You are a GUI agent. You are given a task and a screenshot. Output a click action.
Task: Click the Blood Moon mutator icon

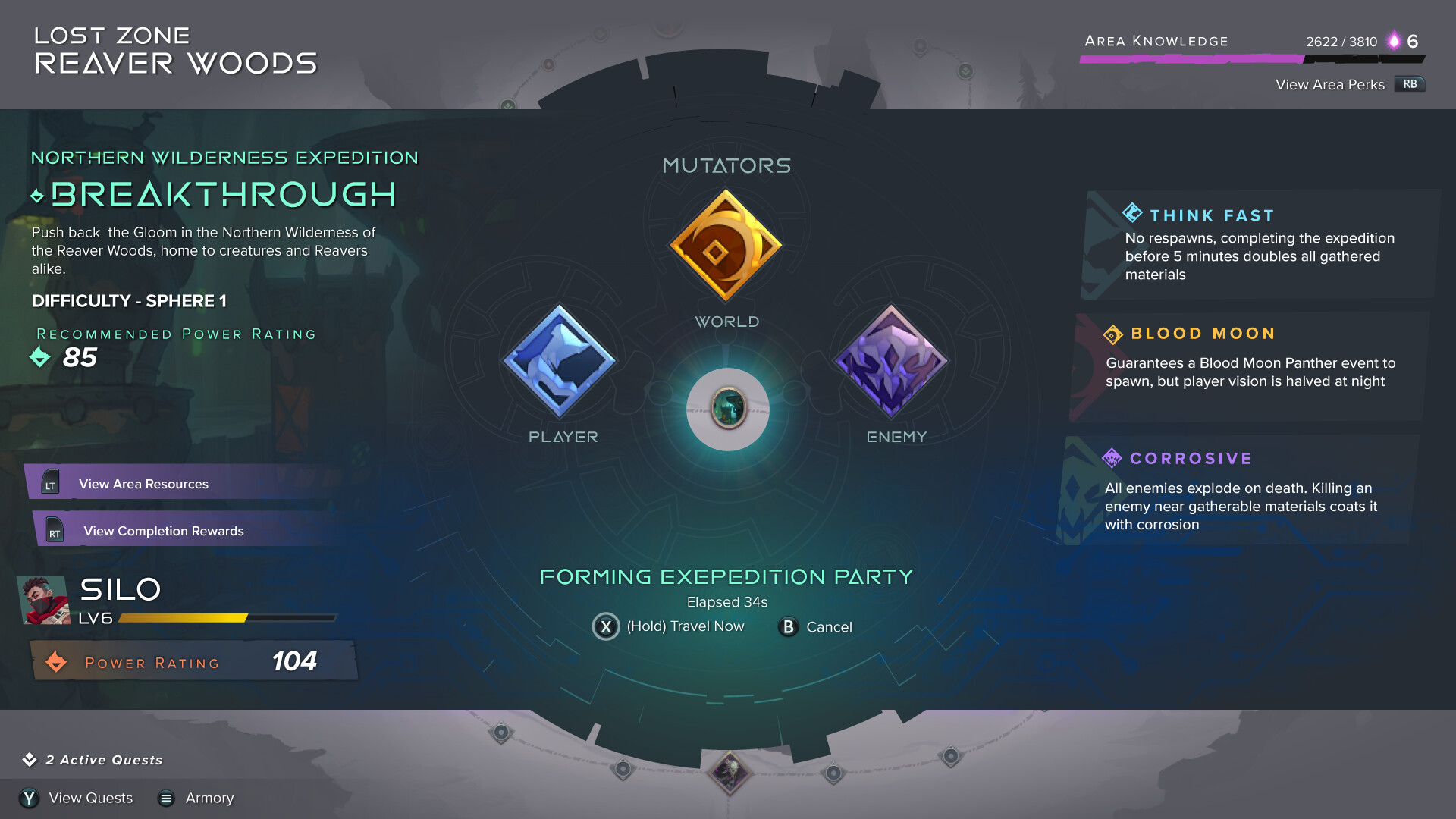click(x=1112, y=334)
